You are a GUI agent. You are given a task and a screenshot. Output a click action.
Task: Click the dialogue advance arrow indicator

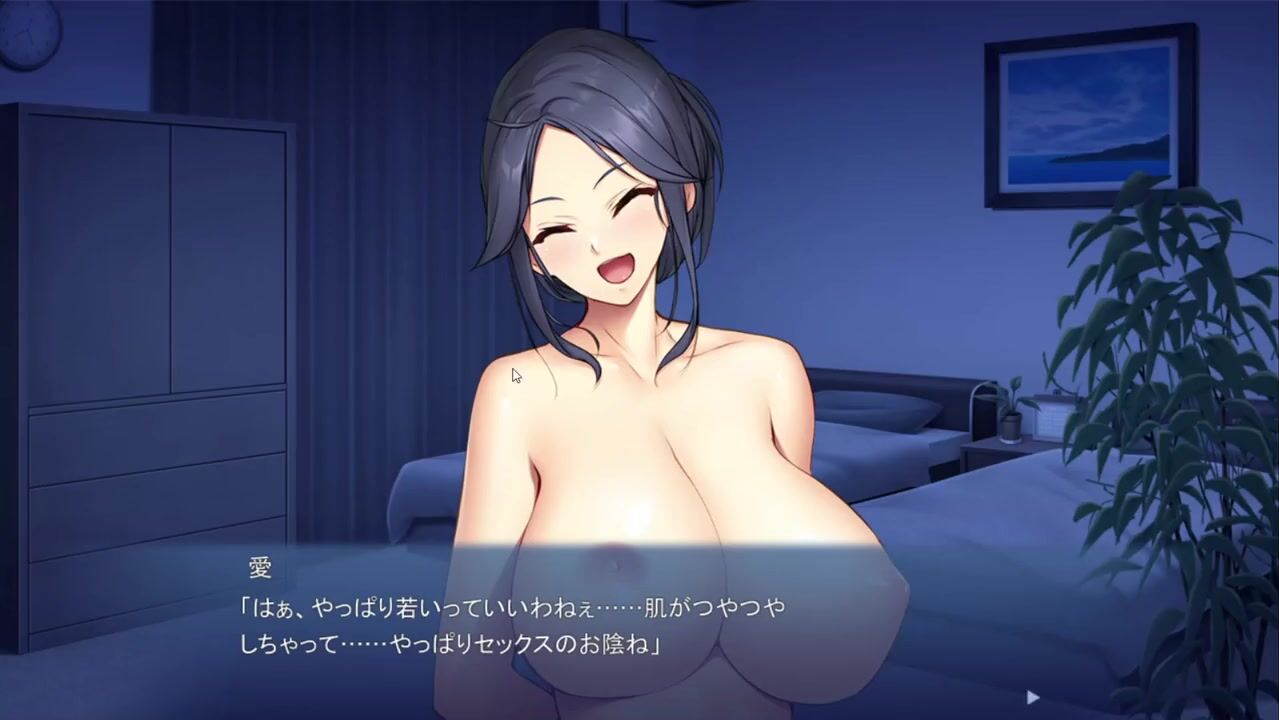point(1033,697)
